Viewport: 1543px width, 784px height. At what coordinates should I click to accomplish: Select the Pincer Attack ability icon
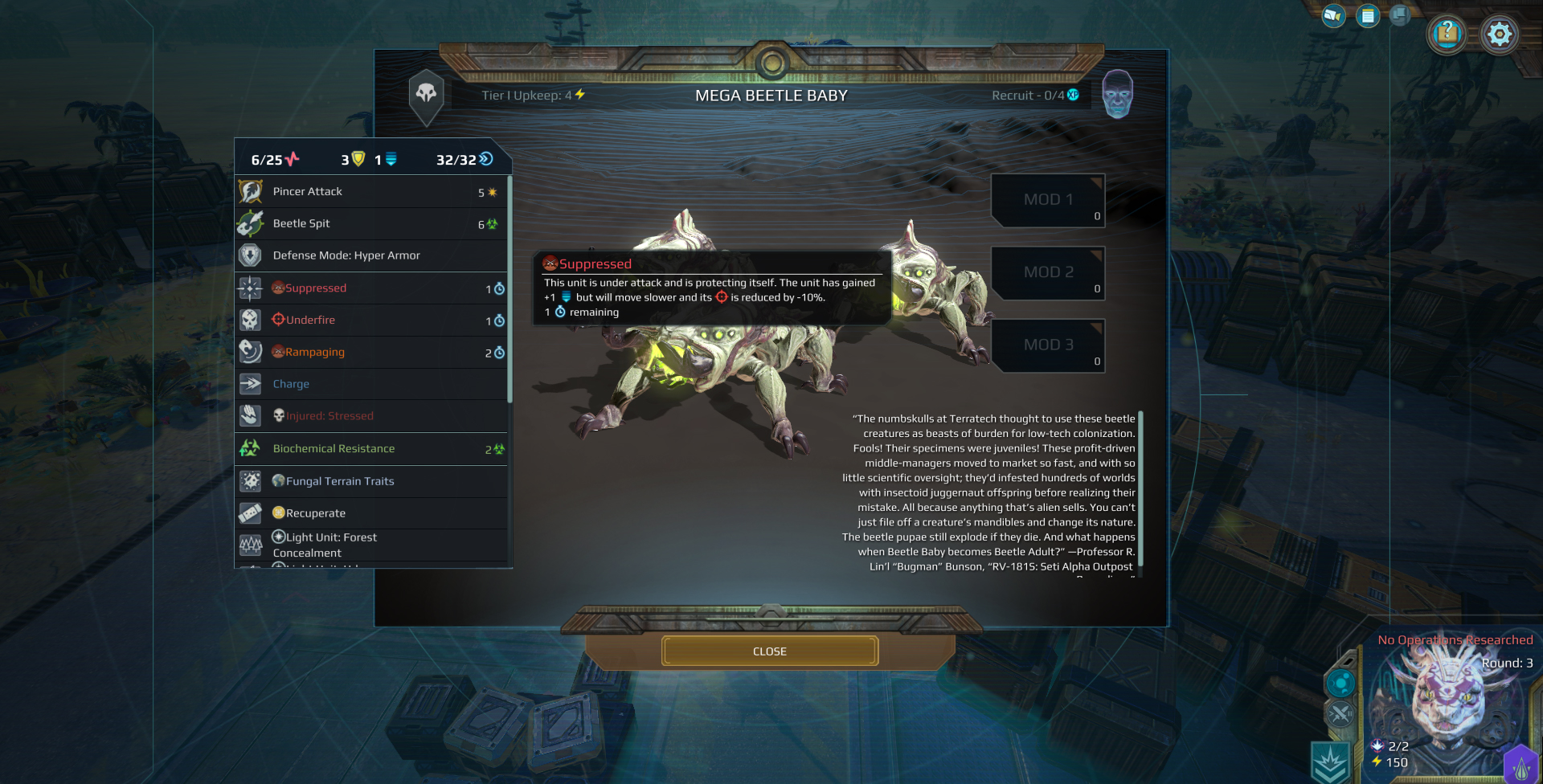pyautogui.click(x=251, y=191)
